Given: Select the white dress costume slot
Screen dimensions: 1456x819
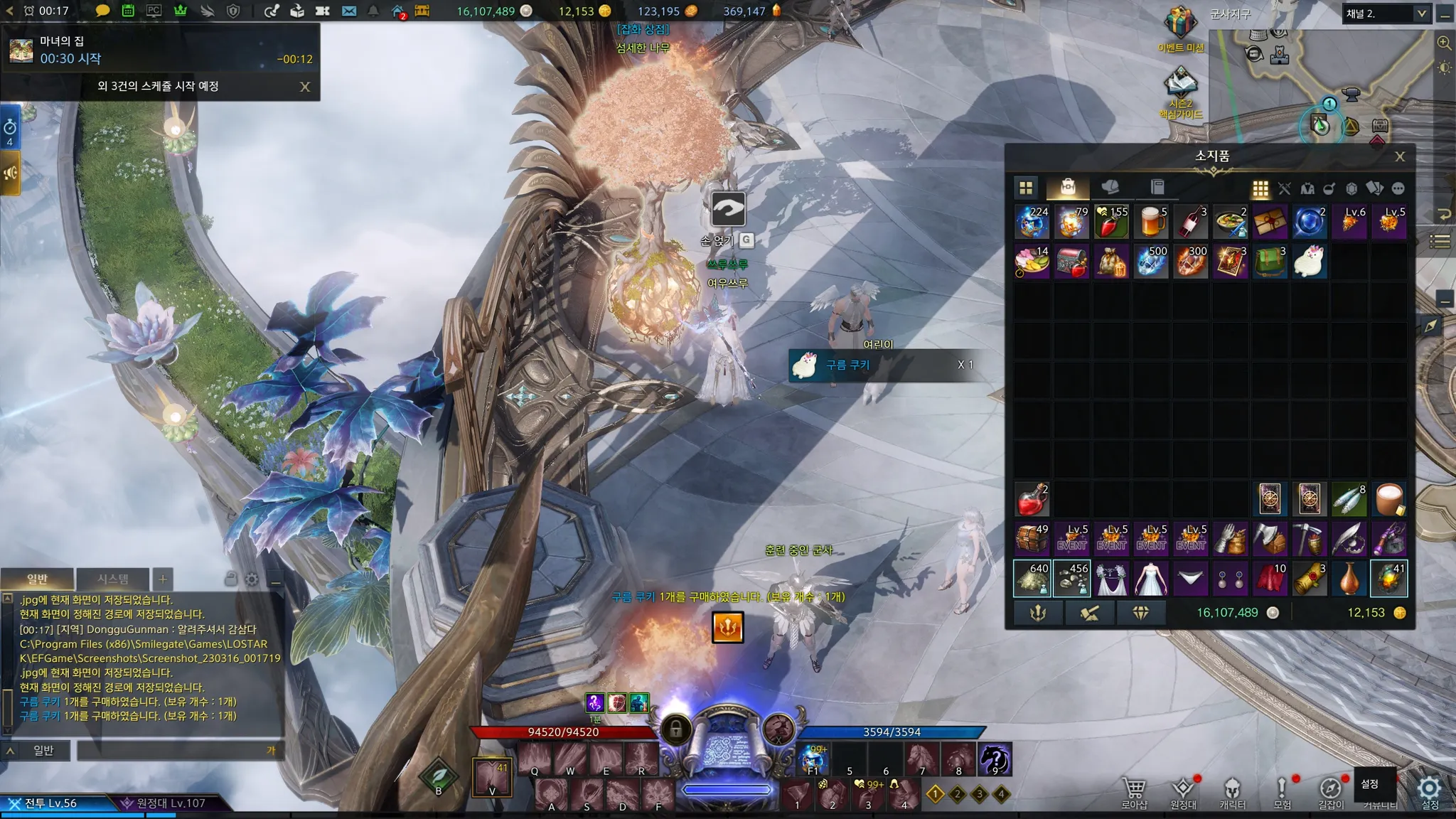Looking at the screenshot, I should coord(1151,579).
